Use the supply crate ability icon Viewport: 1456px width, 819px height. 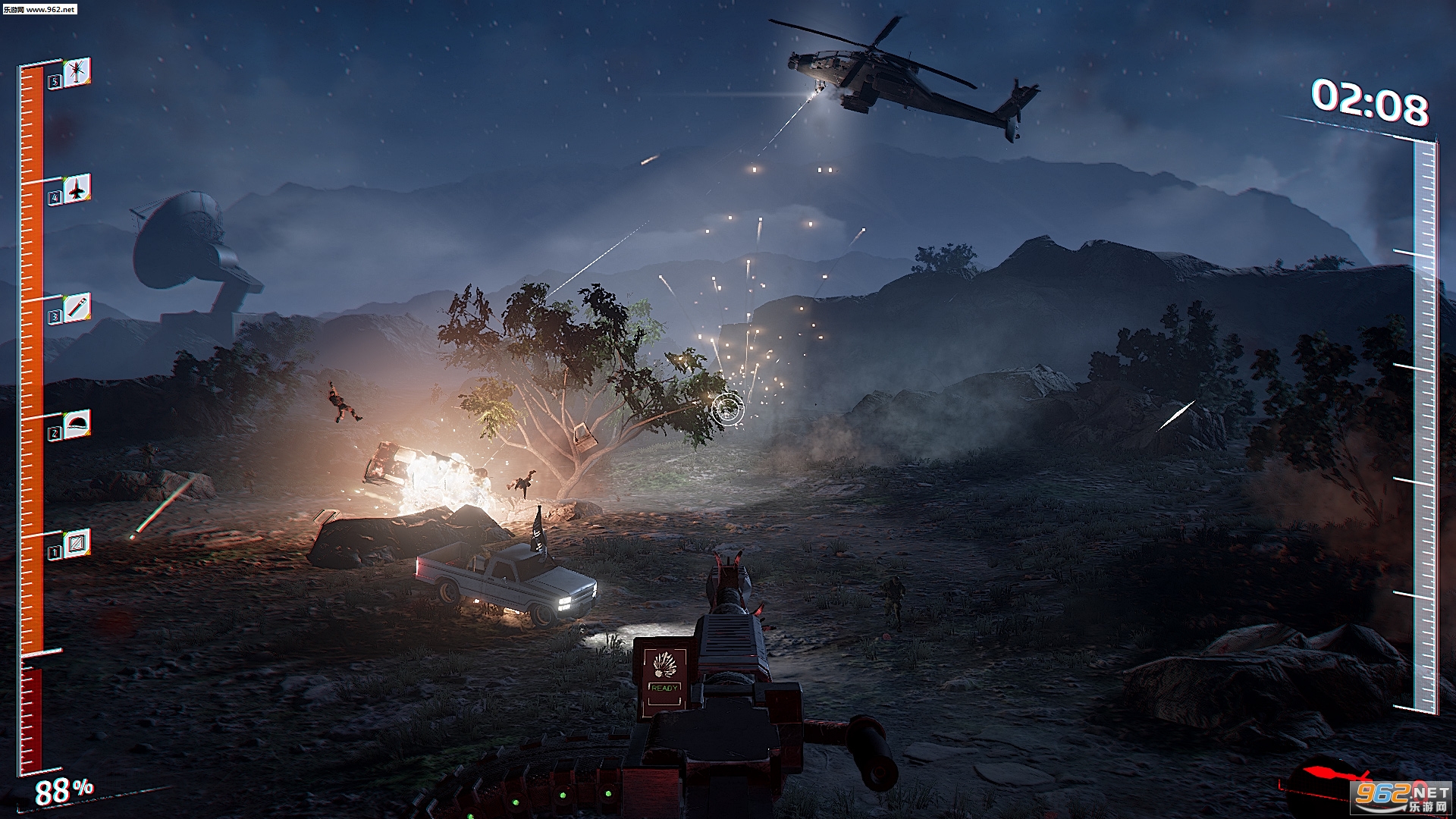[77, 543]
